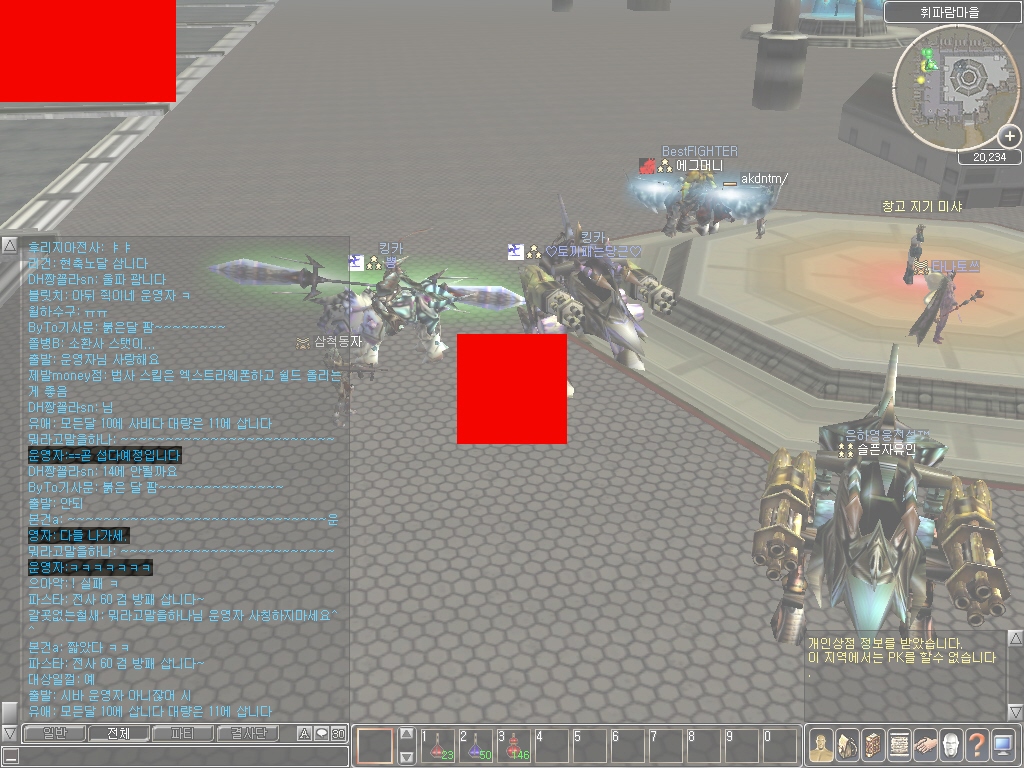Use the red potion in slot 3
1024x768 pixels.
coord(514,746)
